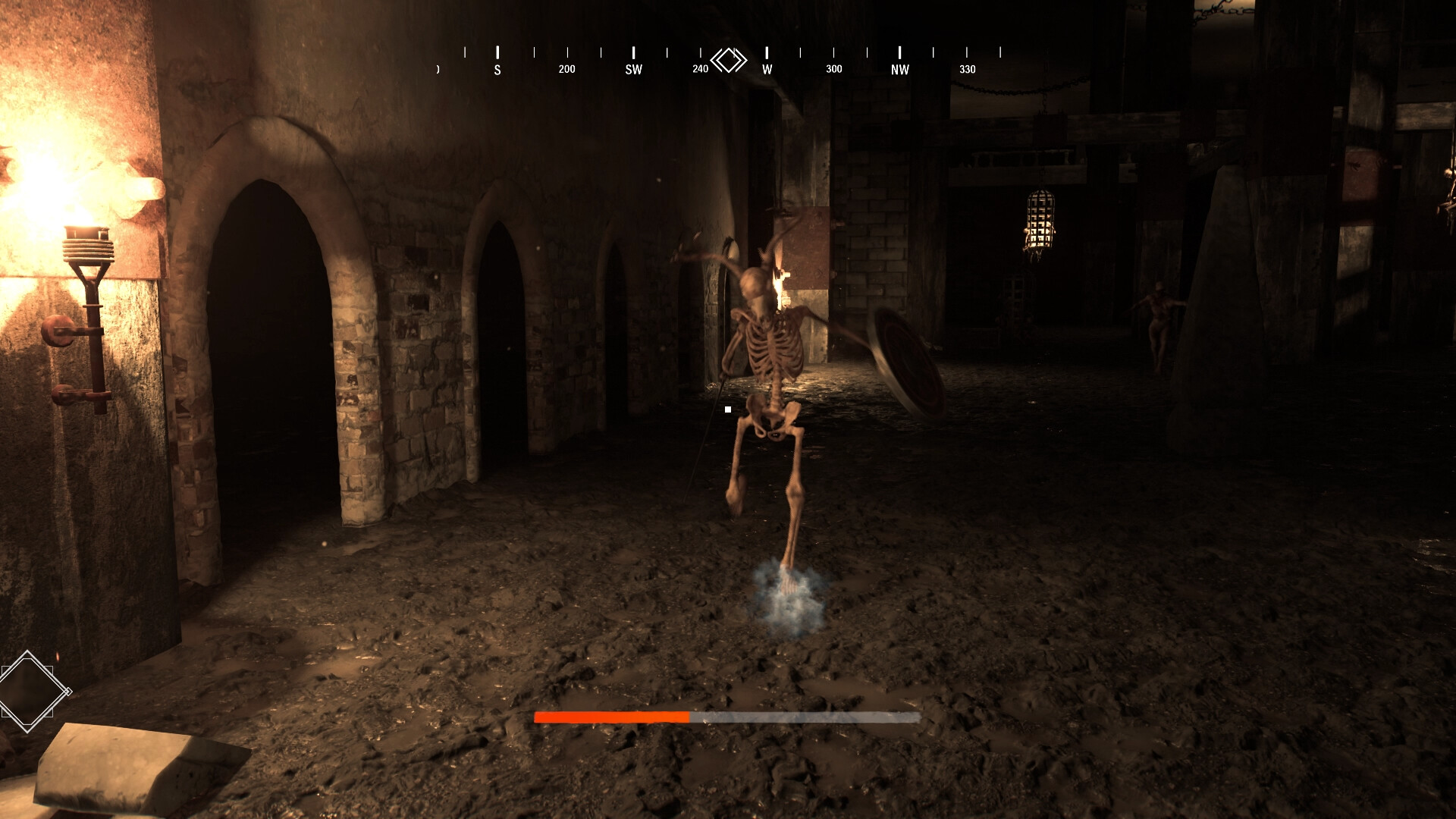Screen dimensions: 1456x819
Task: Click the white crosshair dot in the center
Action: pyautogui.click(x=727, y=409)
